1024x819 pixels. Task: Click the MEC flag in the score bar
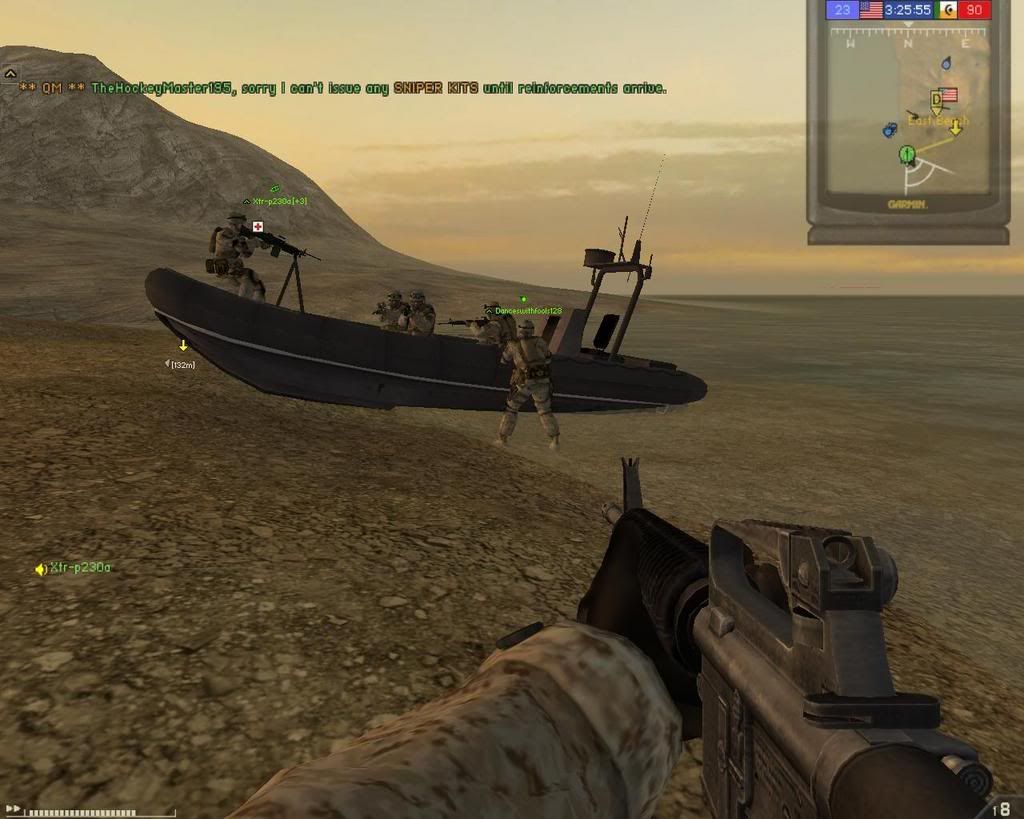(x=946, y=10)
